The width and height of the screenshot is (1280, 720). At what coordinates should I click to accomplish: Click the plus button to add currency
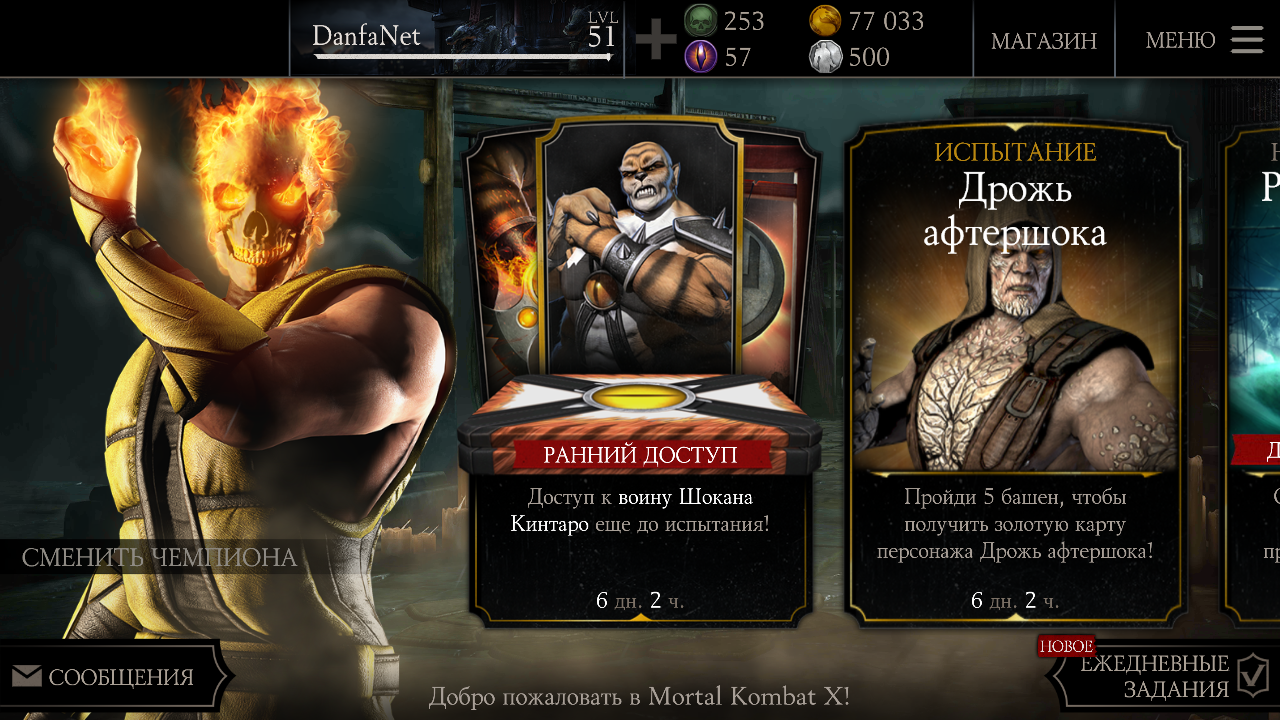[656, 40]
